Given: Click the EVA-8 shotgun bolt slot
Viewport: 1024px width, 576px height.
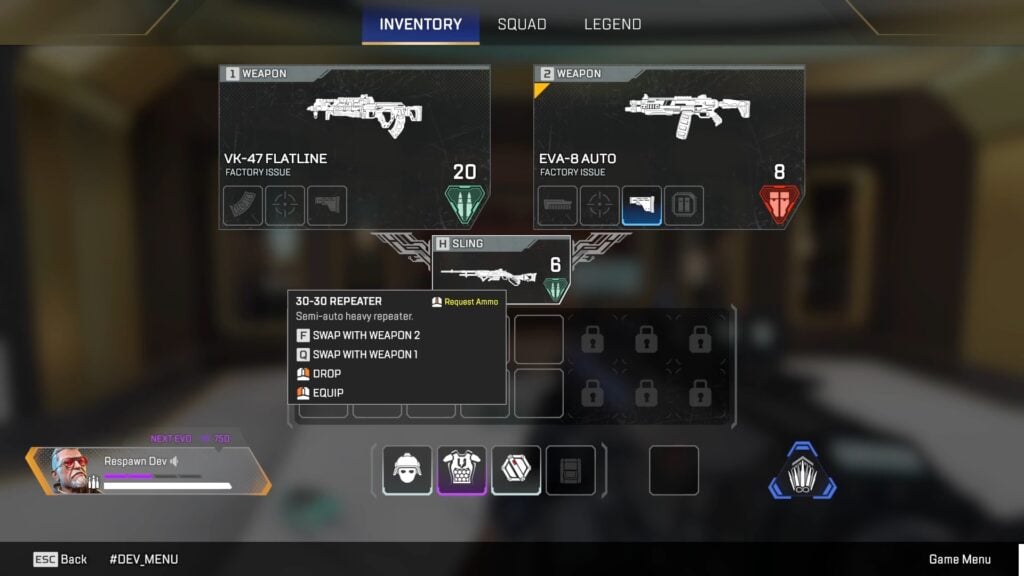Looking at the screenshot, I should (x=684, y=206).
